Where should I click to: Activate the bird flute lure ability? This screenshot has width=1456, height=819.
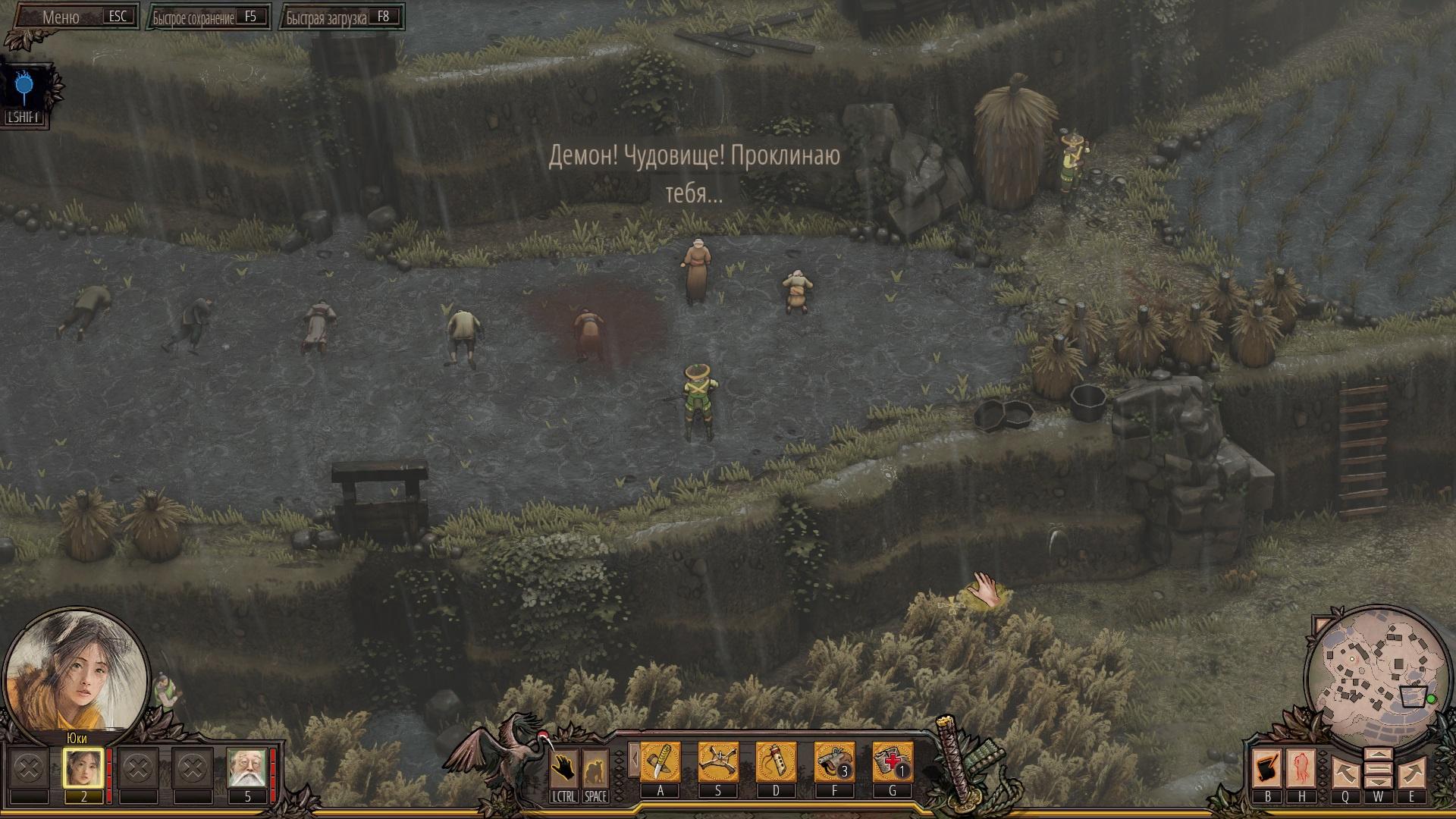[776, 762]
